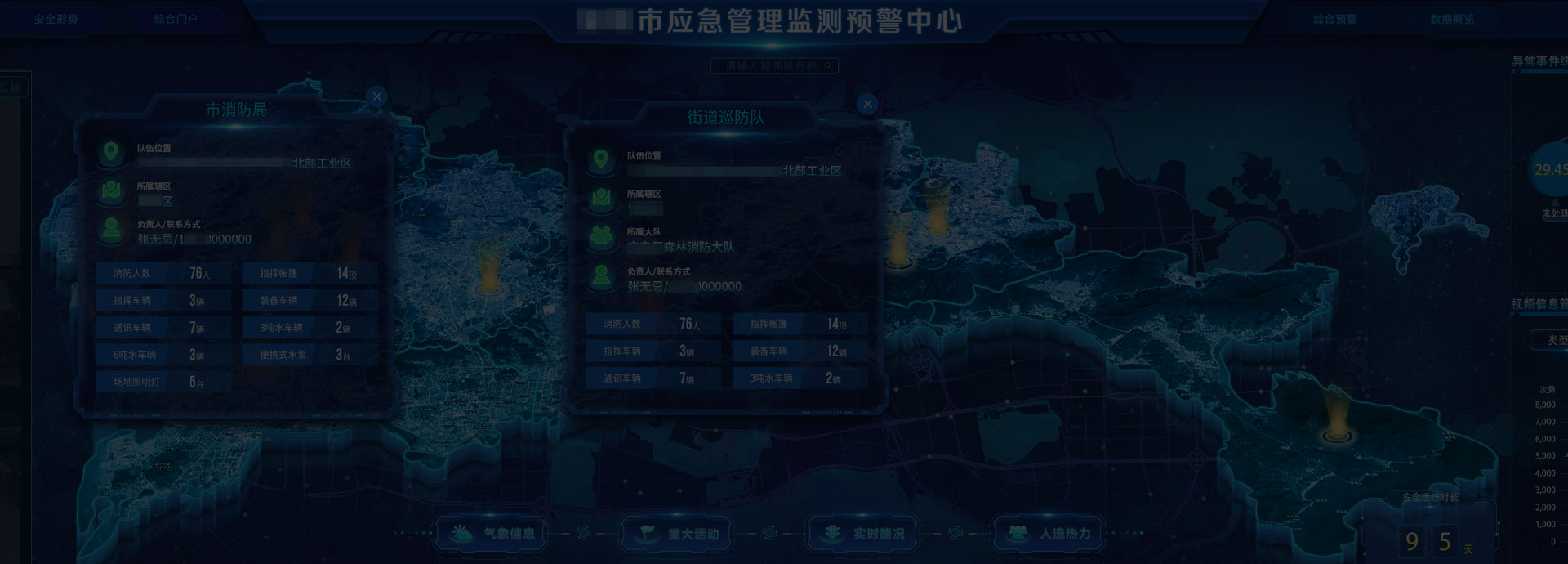Activate the 重大活动 button
This screenshot has width=1568, height=564.
click(x=677, y=534)
